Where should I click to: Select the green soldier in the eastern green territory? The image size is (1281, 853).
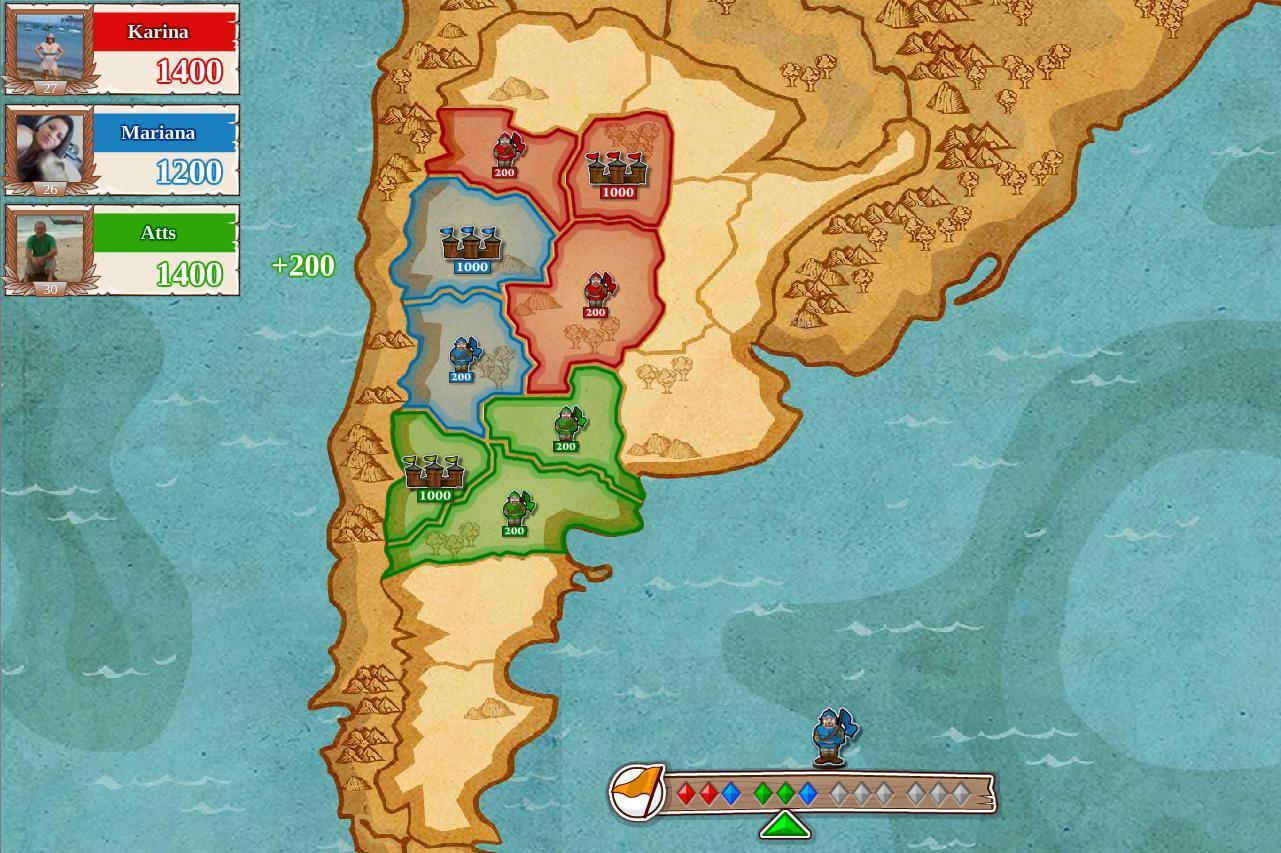click(566, 425)
